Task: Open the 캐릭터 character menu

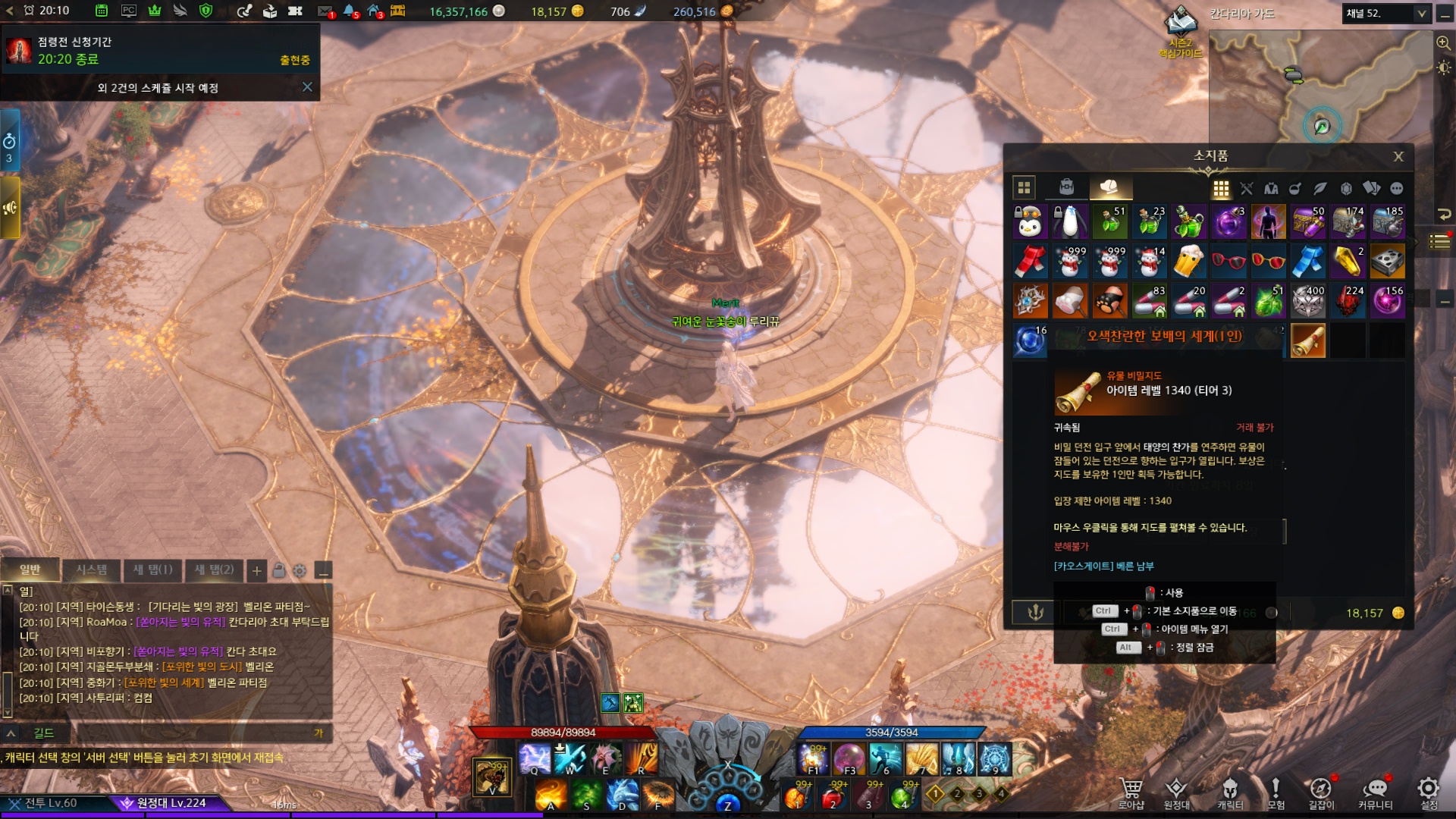Action: tap(1229, 792)
